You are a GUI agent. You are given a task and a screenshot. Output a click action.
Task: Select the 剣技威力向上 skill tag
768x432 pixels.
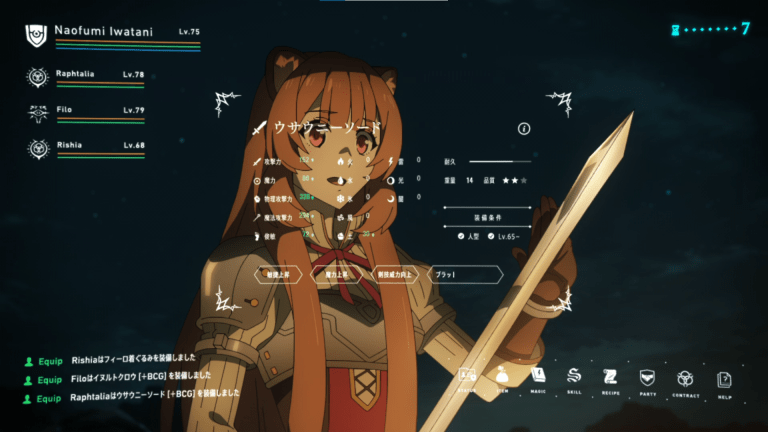tap(394, 273)
